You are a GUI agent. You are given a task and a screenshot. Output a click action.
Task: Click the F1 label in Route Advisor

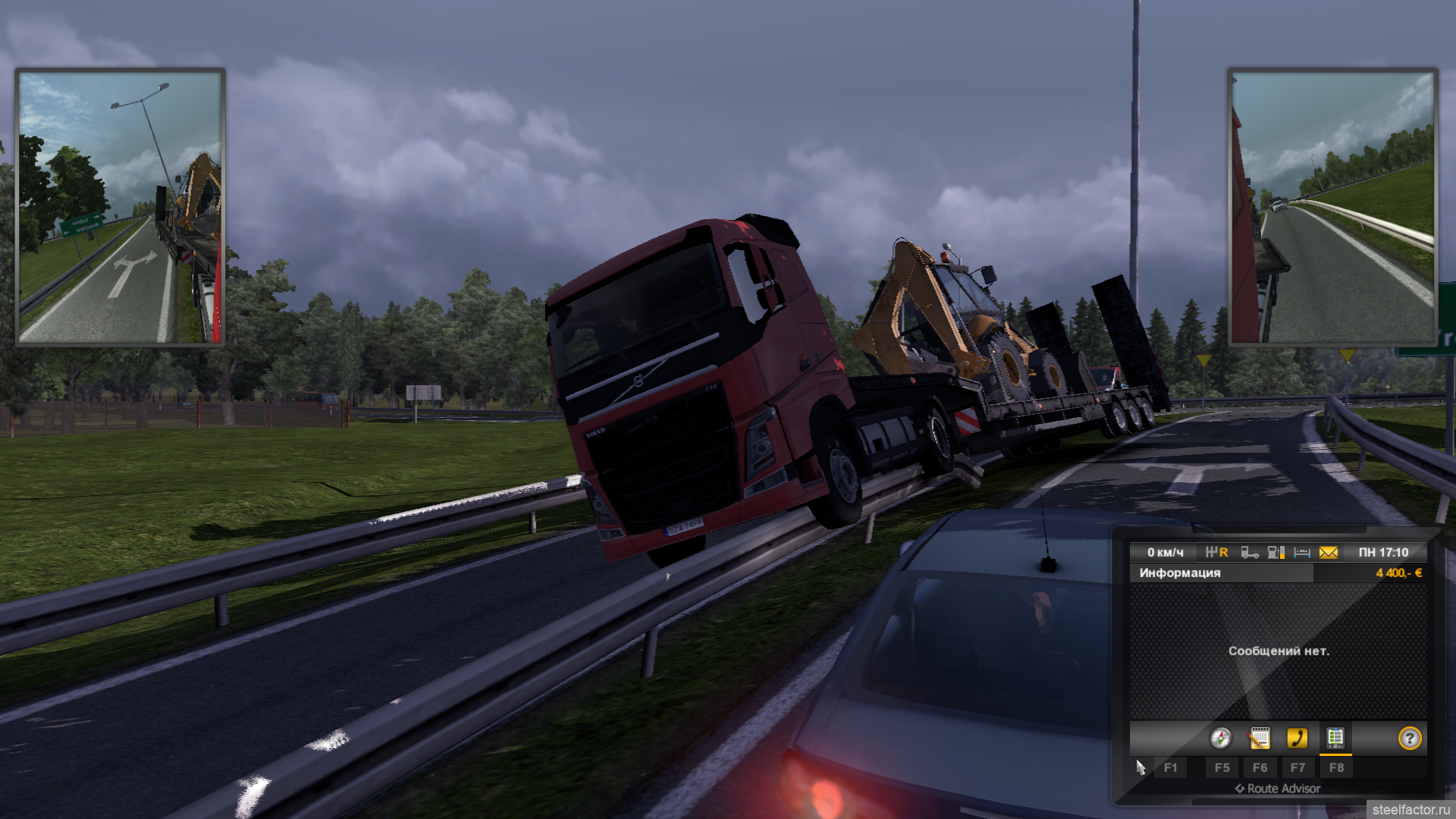[1171, 767]
